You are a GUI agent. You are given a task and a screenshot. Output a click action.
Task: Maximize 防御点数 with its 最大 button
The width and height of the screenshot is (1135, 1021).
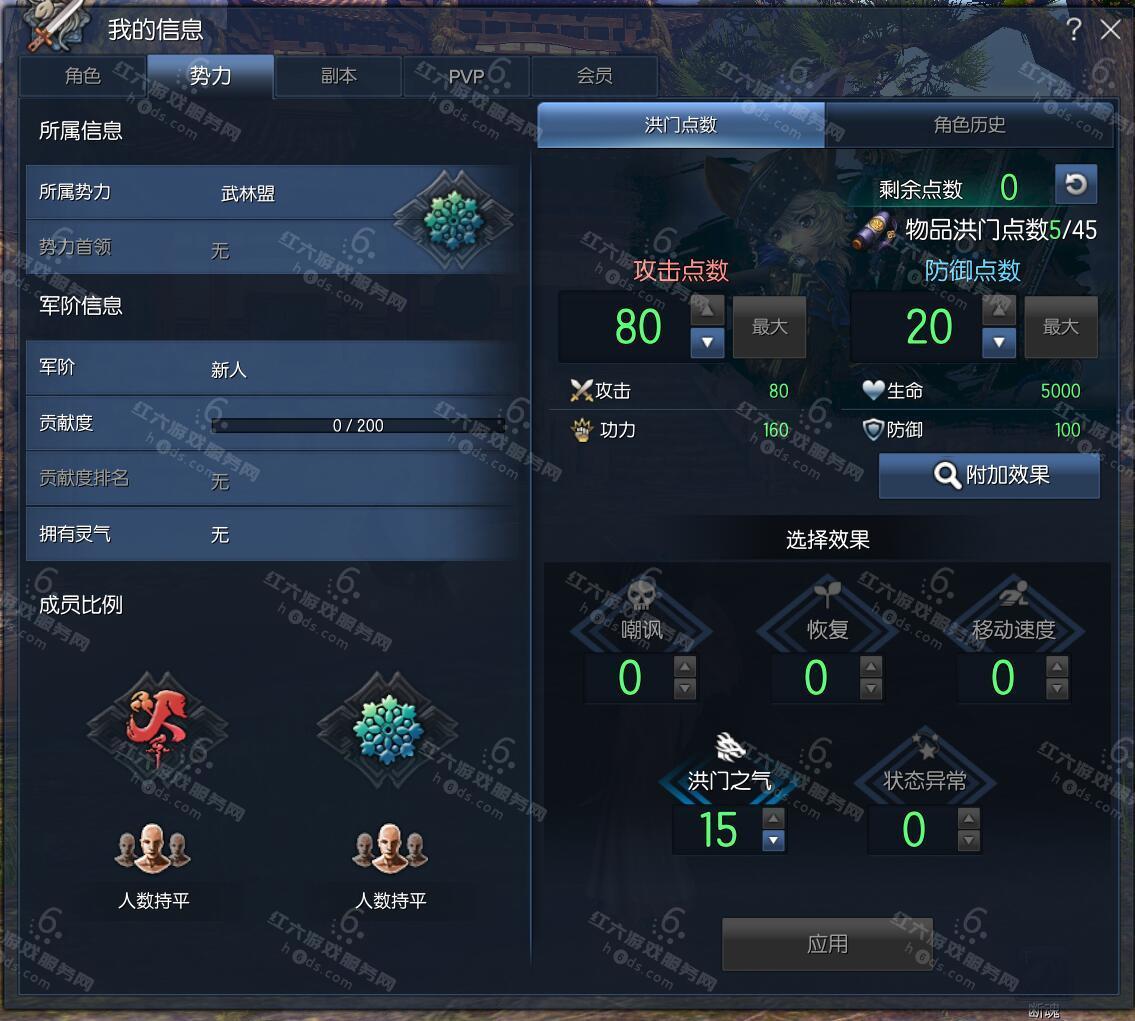[1060, 327]
